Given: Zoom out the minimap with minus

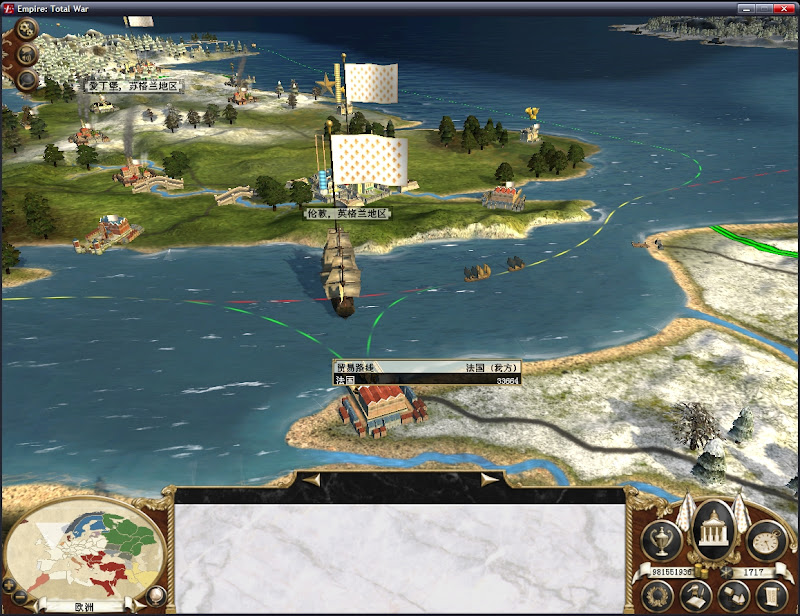Looking at the screenshot, I should click(x=21, y=597).
